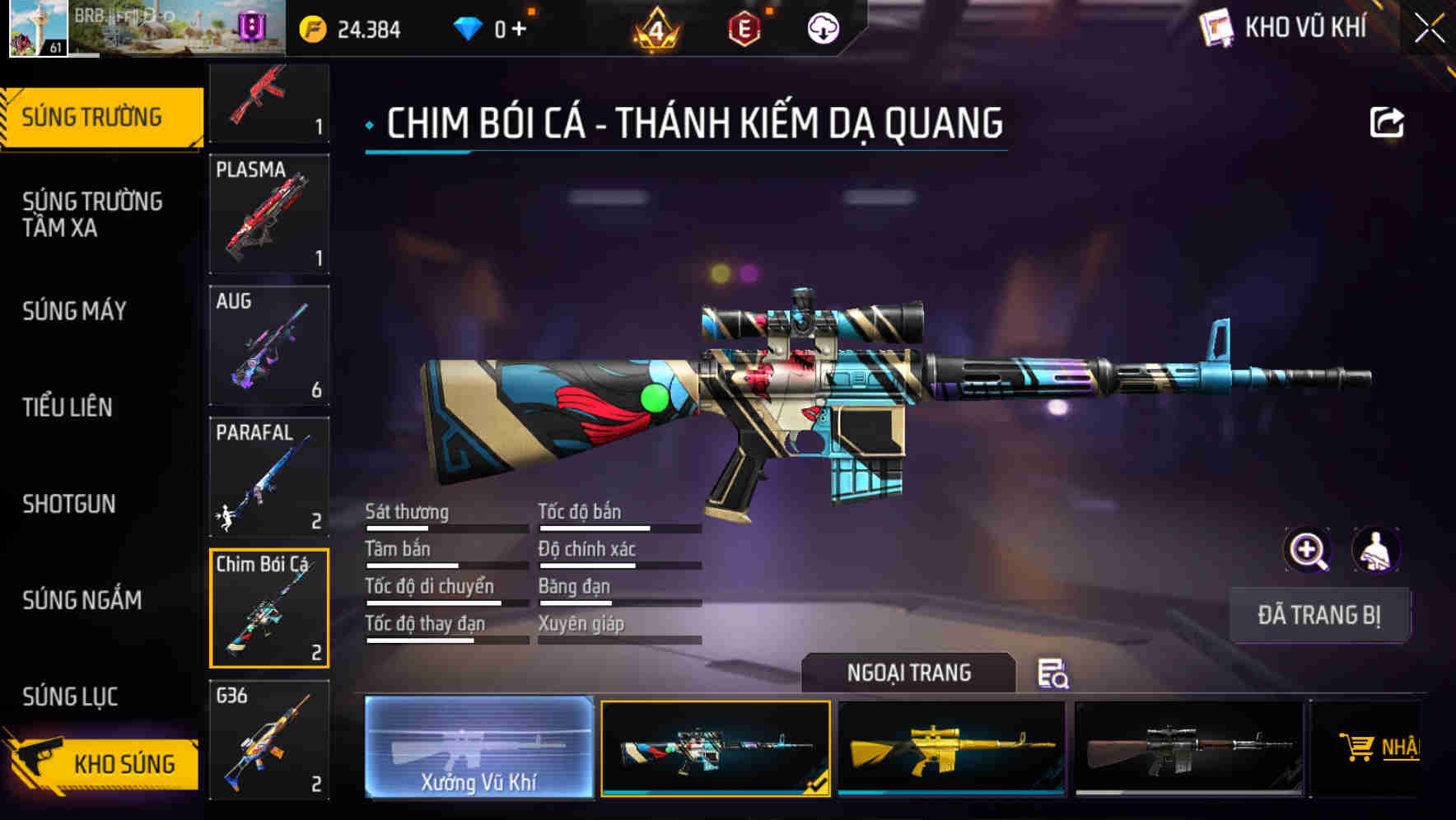
Task: Select the PARAFAL weapon in the list
Action: click(269, 476)
